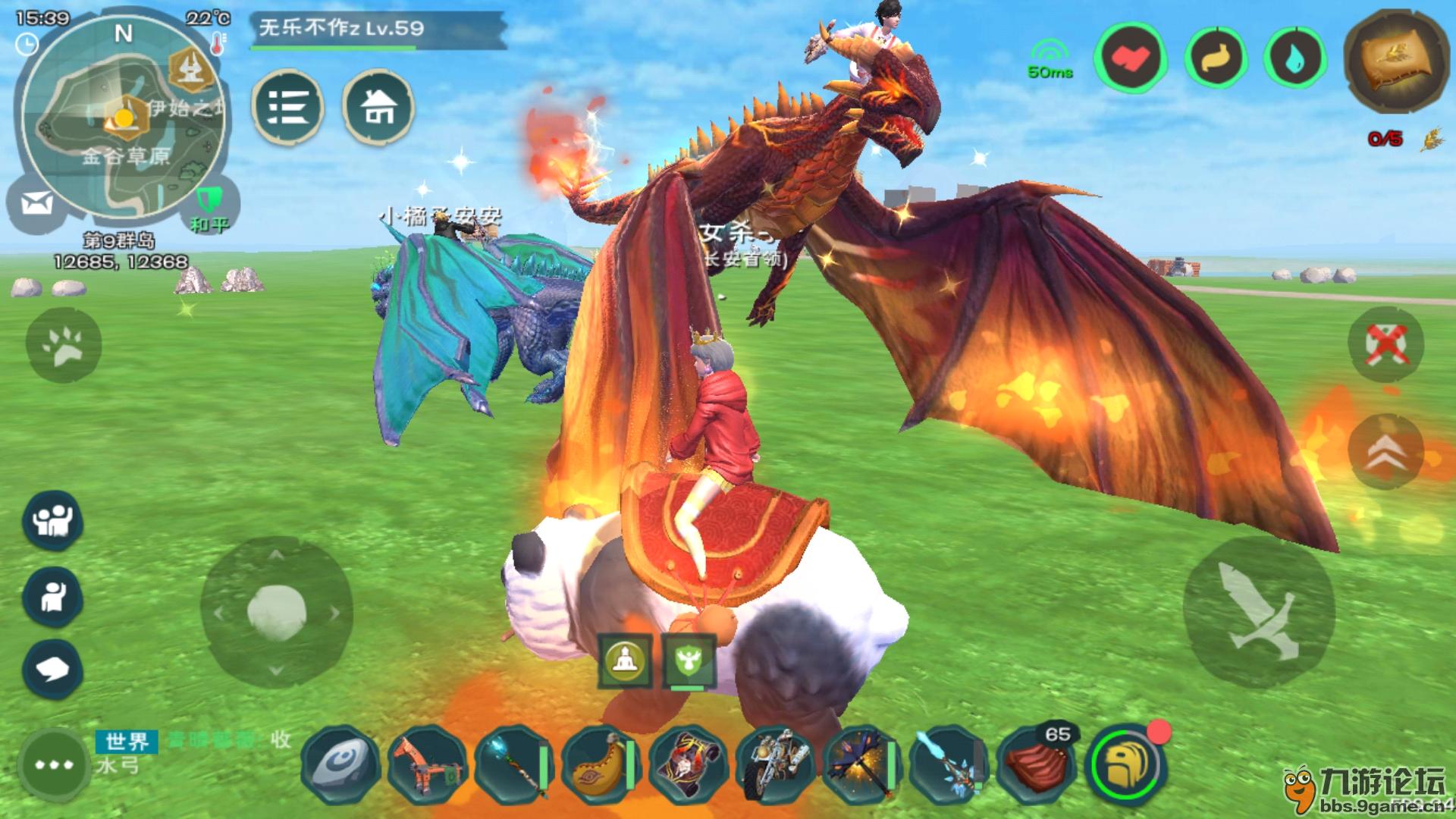The width and height of the screenshot is (1456, 819).
Task: Open the list menu button
Action: pos(287,107)
